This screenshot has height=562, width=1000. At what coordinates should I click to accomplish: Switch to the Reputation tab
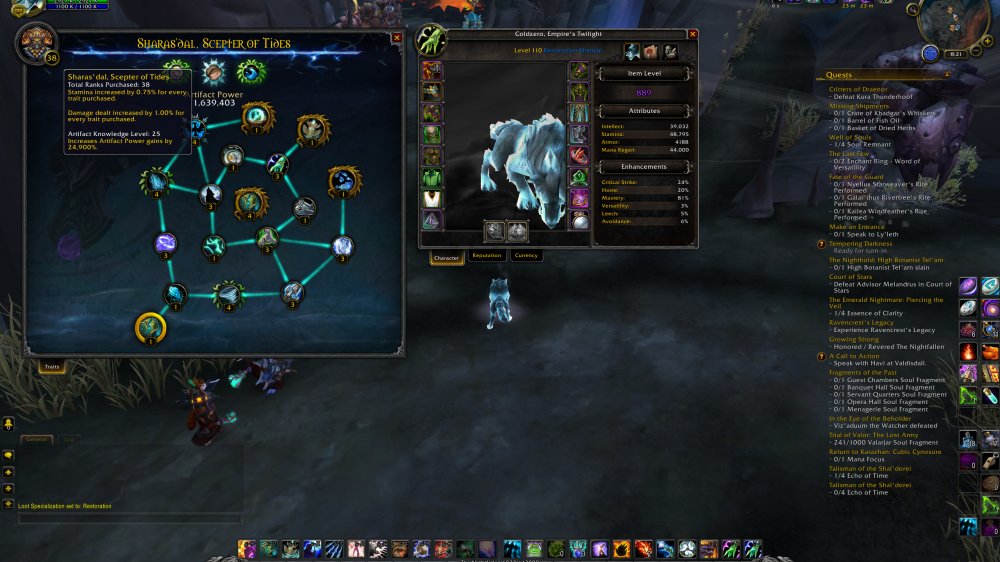click(486, 256)
